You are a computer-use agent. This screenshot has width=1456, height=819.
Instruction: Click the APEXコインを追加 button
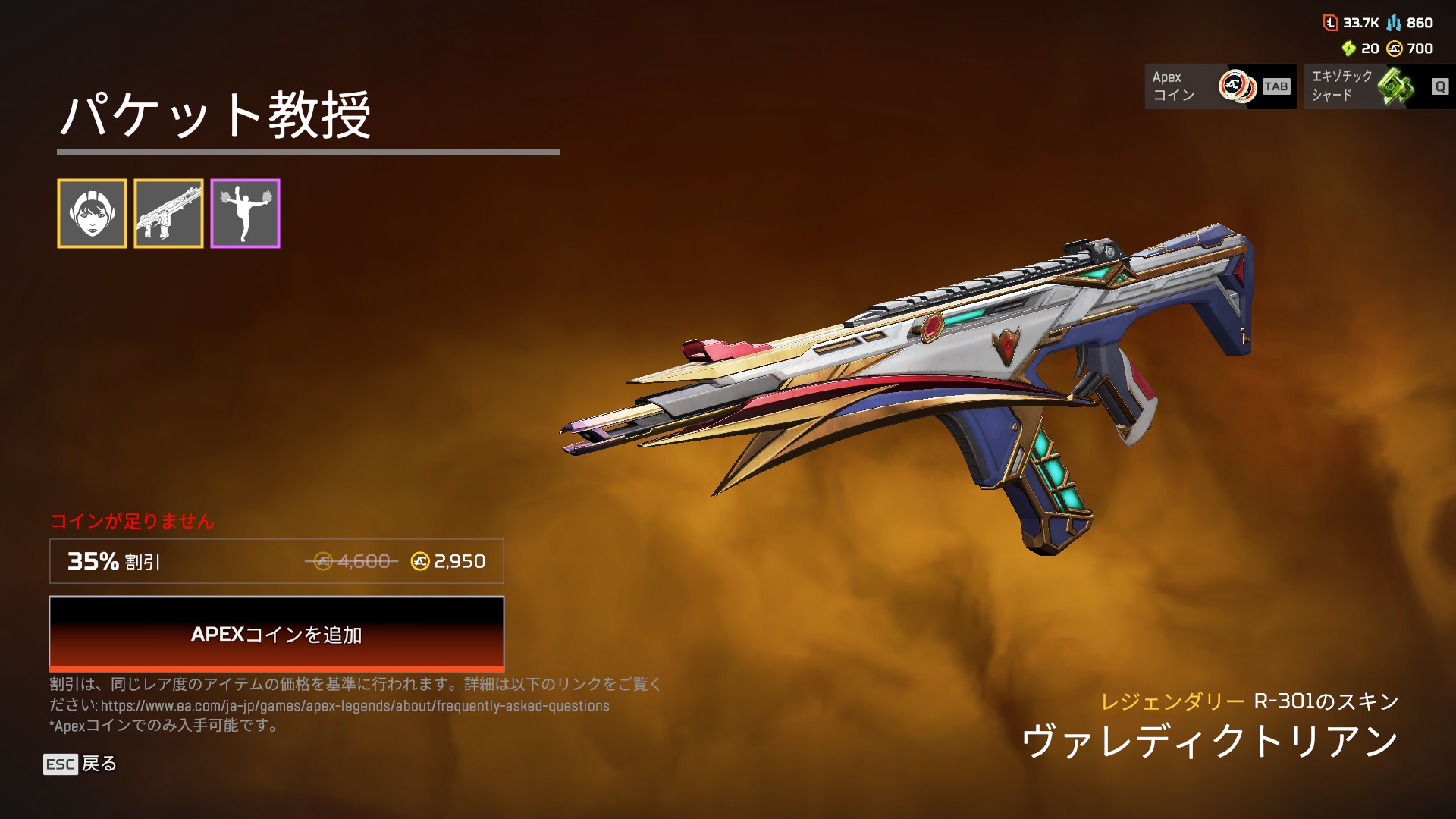point(276,633)
